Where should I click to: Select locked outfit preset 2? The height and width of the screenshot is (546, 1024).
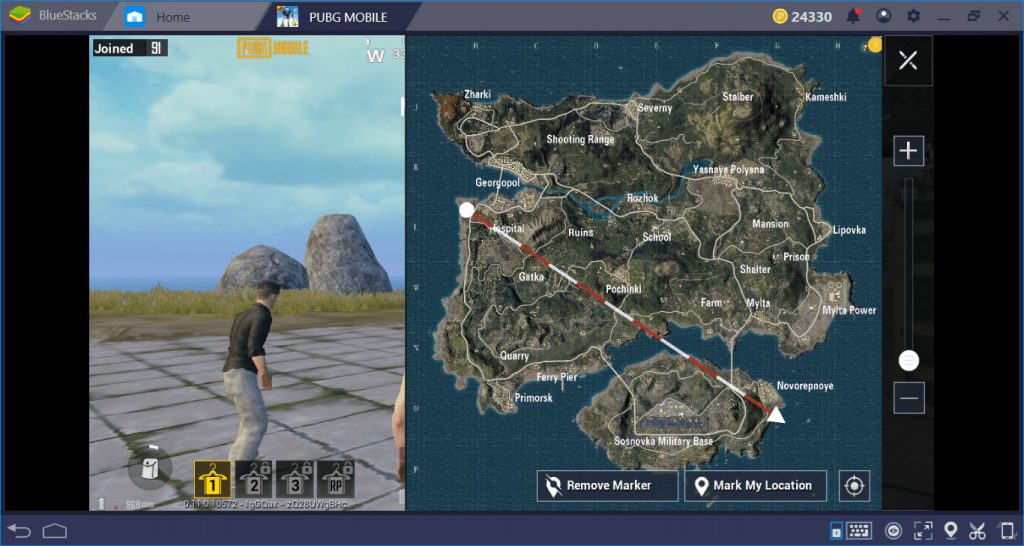(253, 480)
